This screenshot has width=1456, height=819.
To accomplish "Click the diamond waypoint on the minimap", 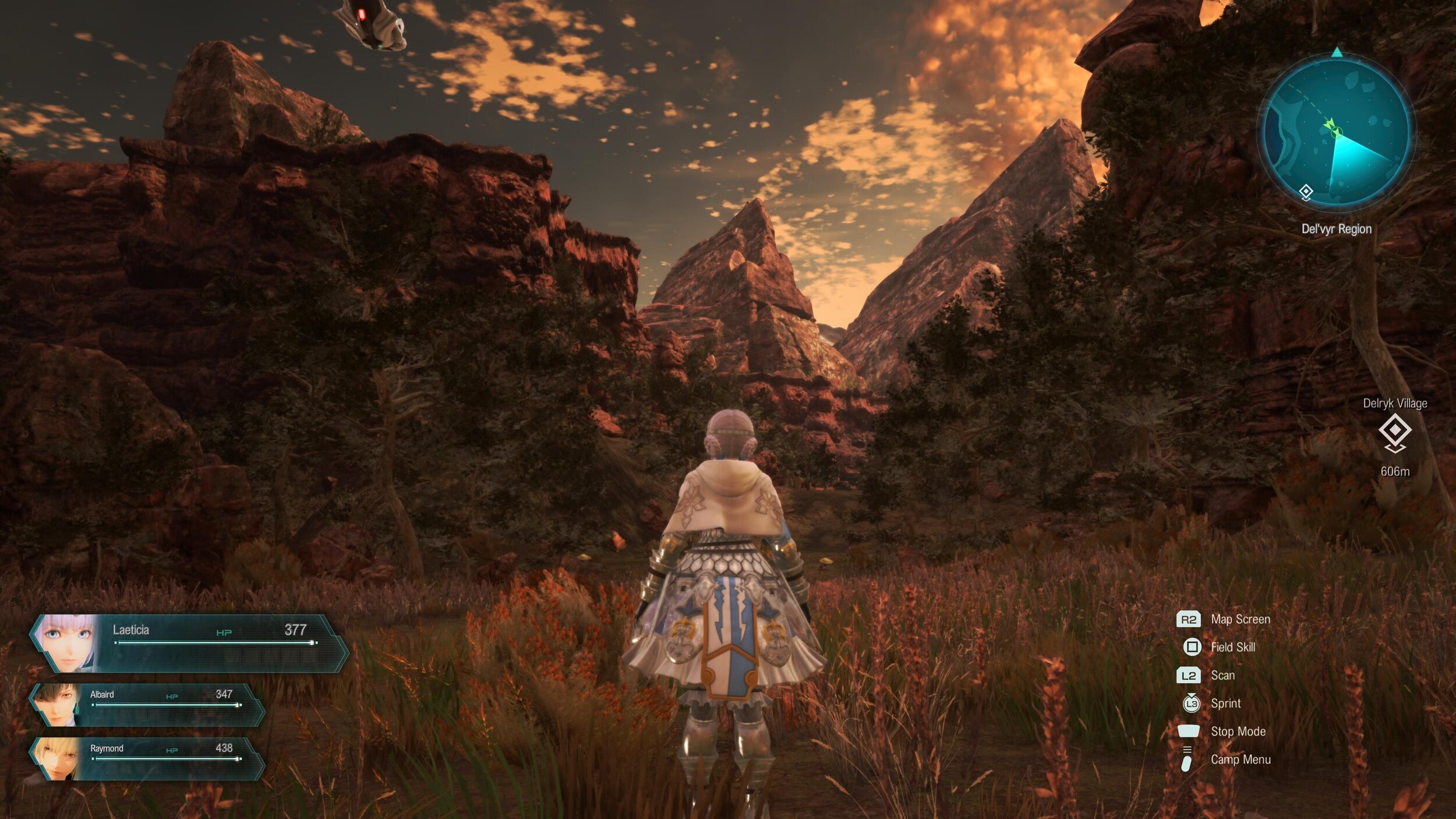I will (1306, 192).
